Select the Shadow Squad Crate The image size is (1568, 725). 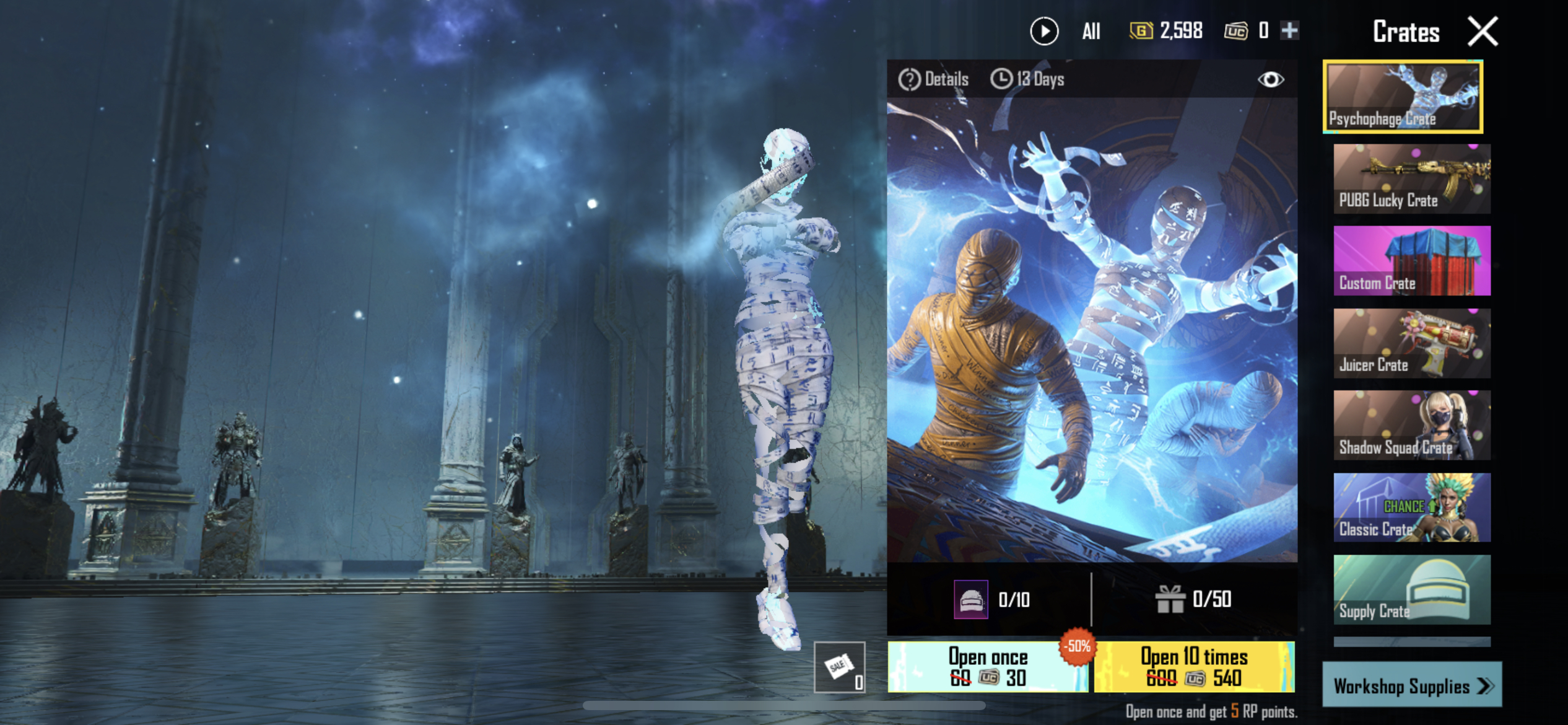[1412, 425]
